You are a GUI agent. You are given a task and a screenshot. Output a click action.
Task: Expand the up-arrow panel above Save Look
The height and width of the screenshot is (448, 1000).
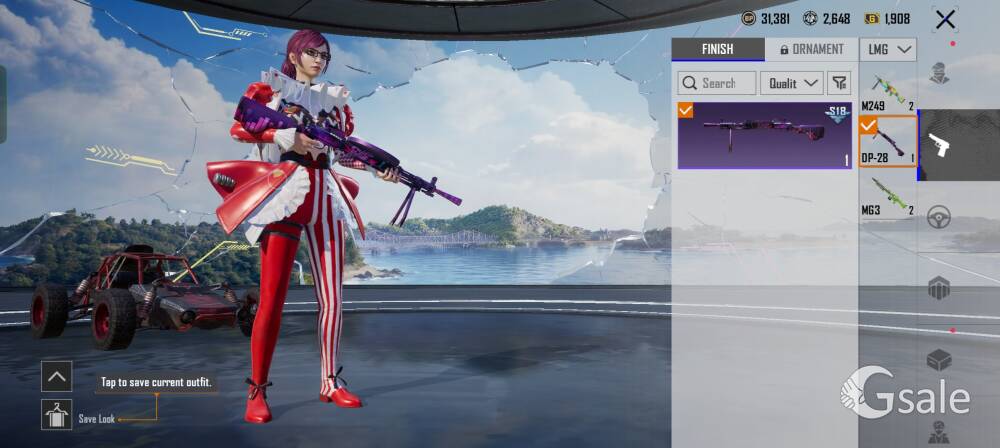coord(56,376)
